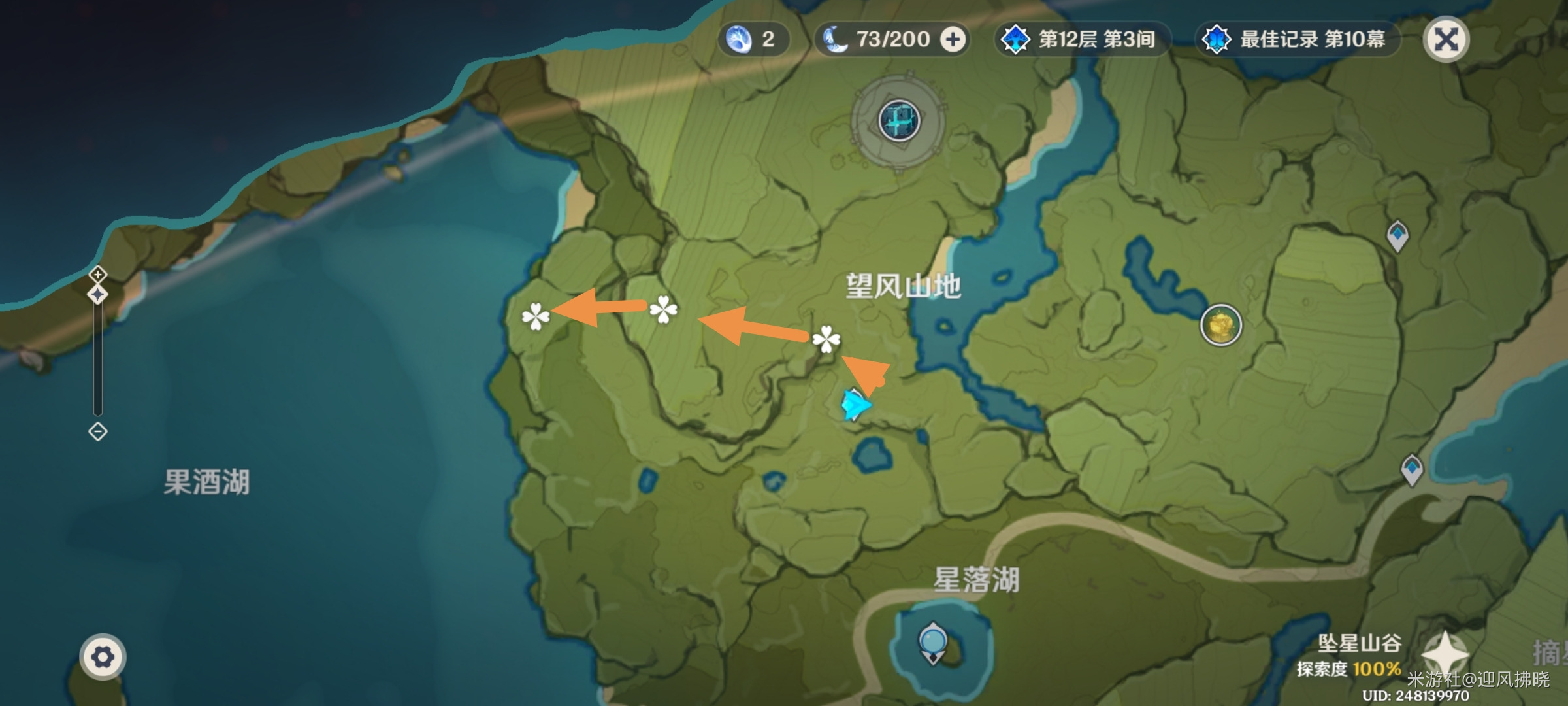
Task: Click − to zoom out the map
Action: tap(97, 431)
